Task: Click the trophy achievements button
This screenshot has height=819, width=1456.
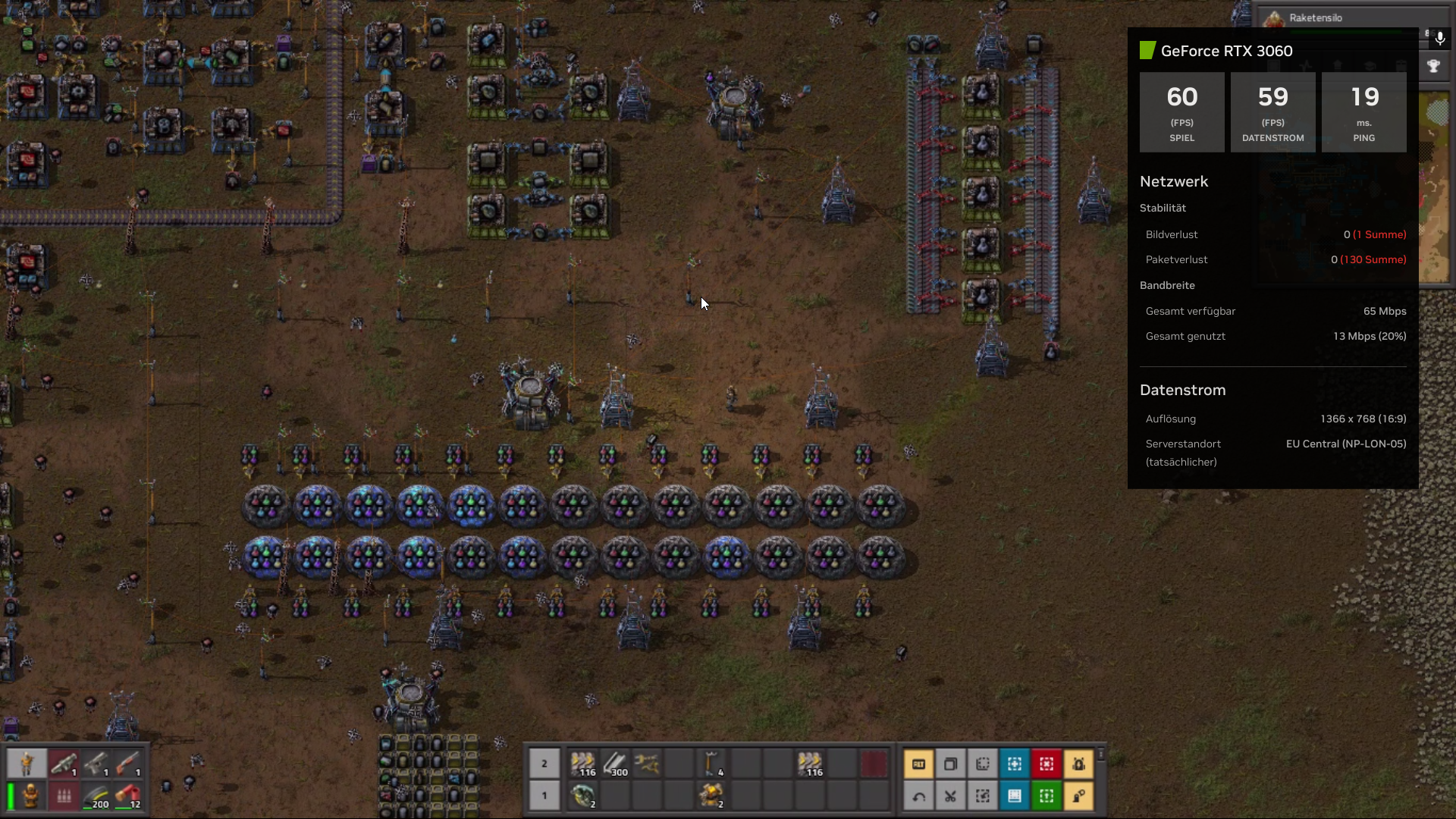Action: tap(1433, 66)
